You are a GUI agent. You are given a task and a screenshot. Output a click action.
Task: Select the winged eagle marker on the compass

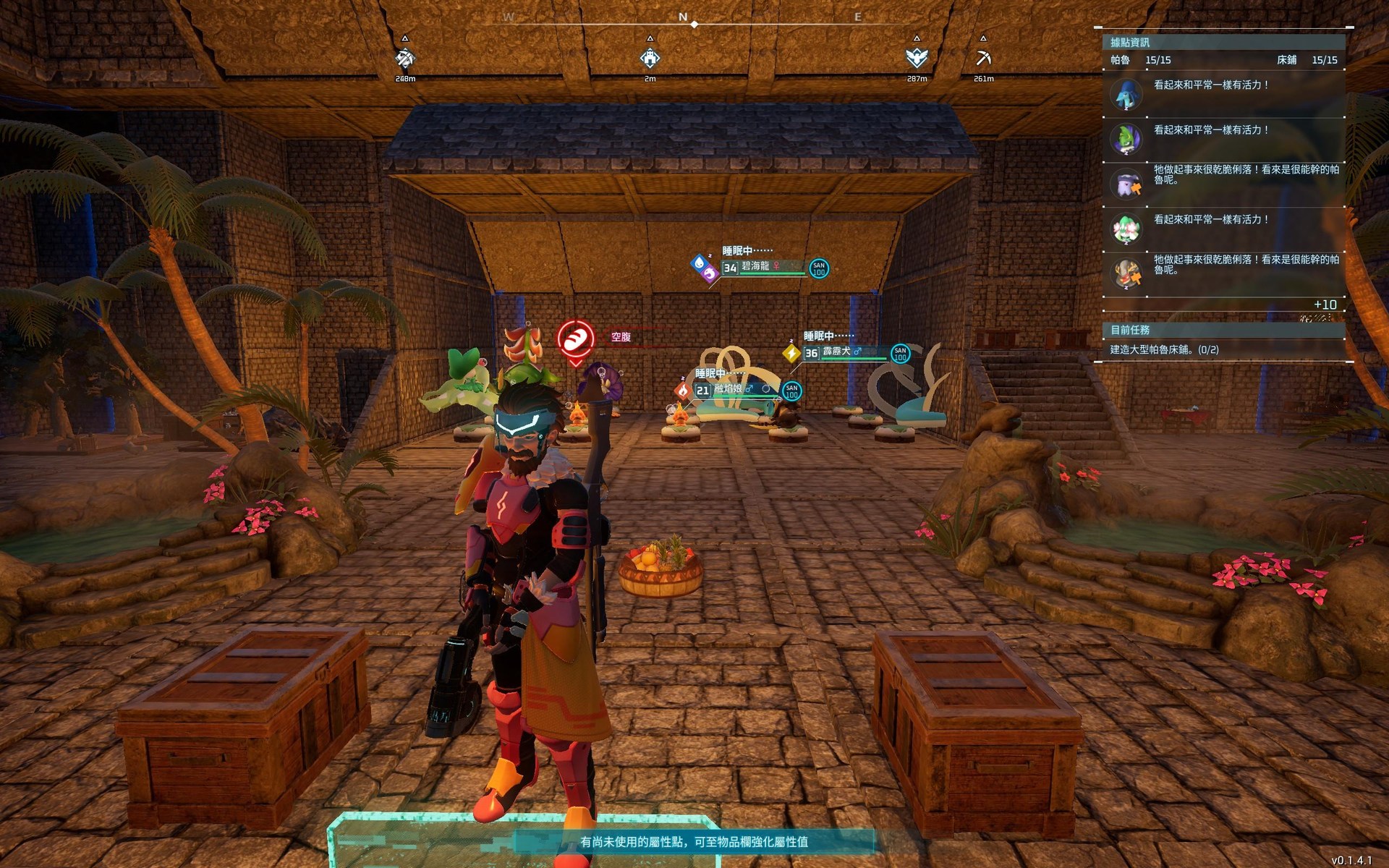tap(917, 58)
